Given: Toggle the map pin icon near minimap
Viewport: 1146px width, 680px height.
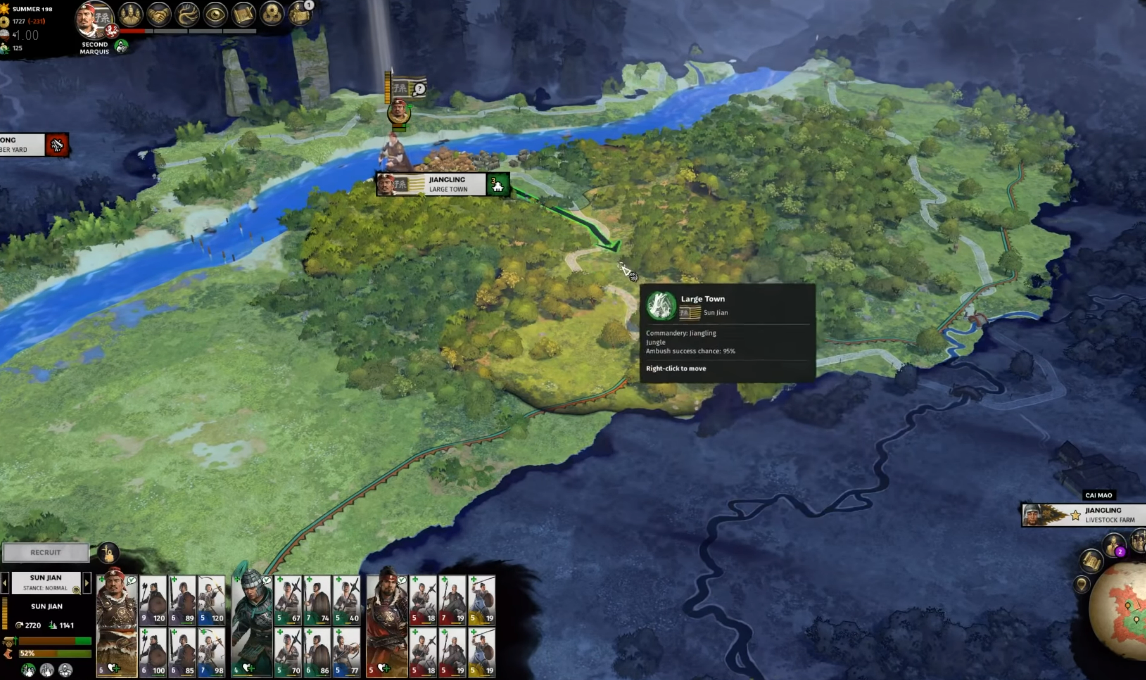Looking at the screenshot, I should click(x=1081, y=584).
